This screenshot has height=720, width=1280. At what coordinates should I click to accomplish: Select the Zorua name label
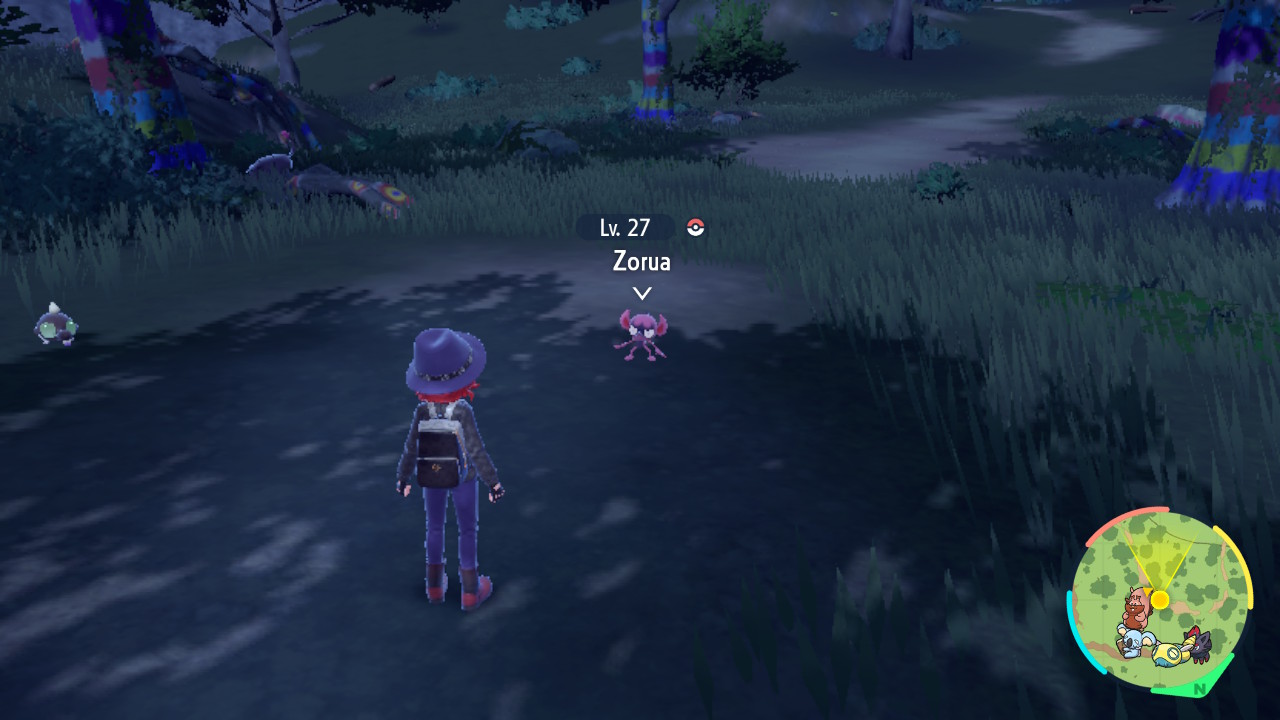pos(641,262)
